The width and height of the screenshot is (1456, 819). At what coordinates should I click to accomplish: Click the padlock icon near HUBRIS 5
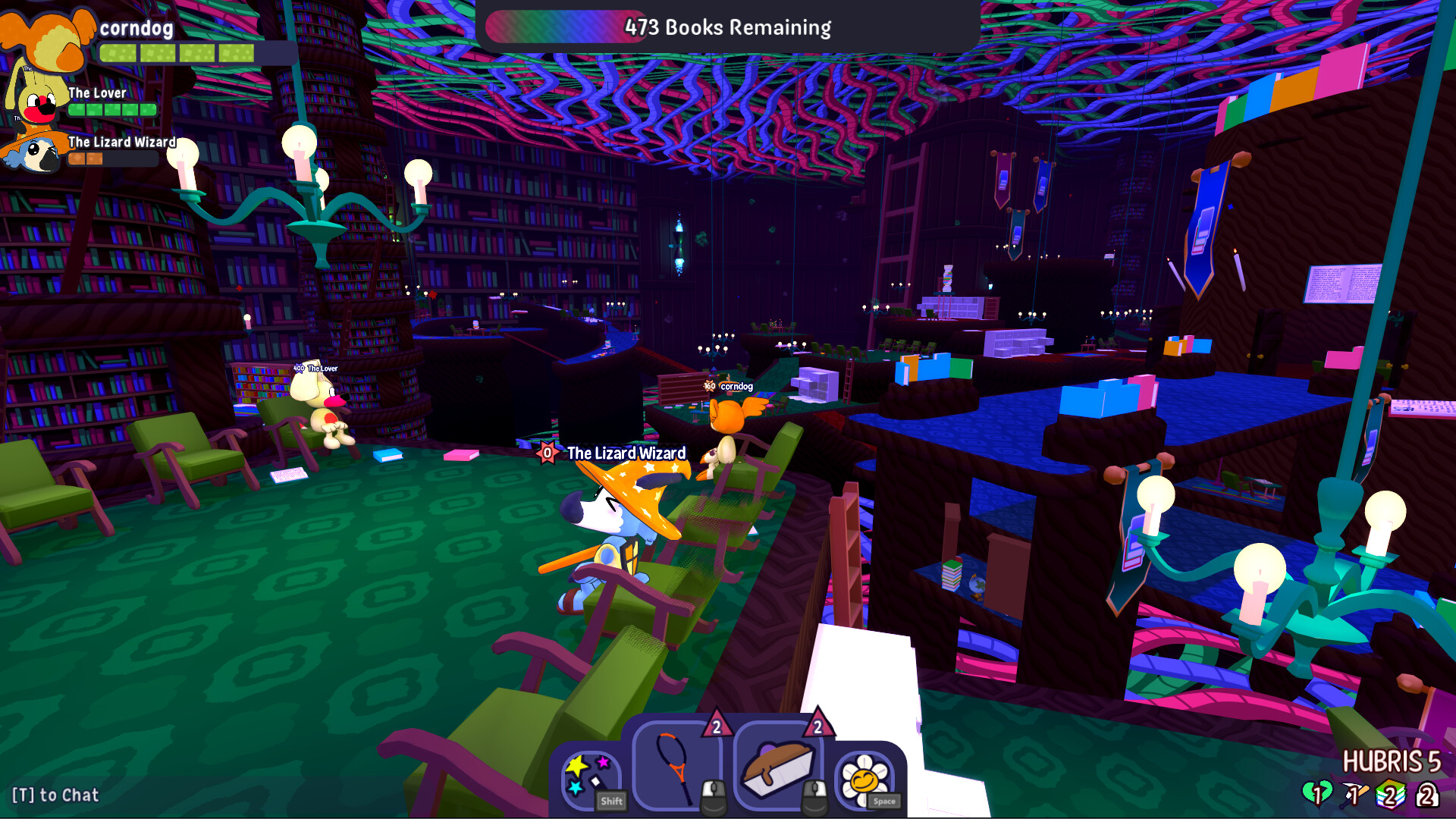click(1427, 795)
